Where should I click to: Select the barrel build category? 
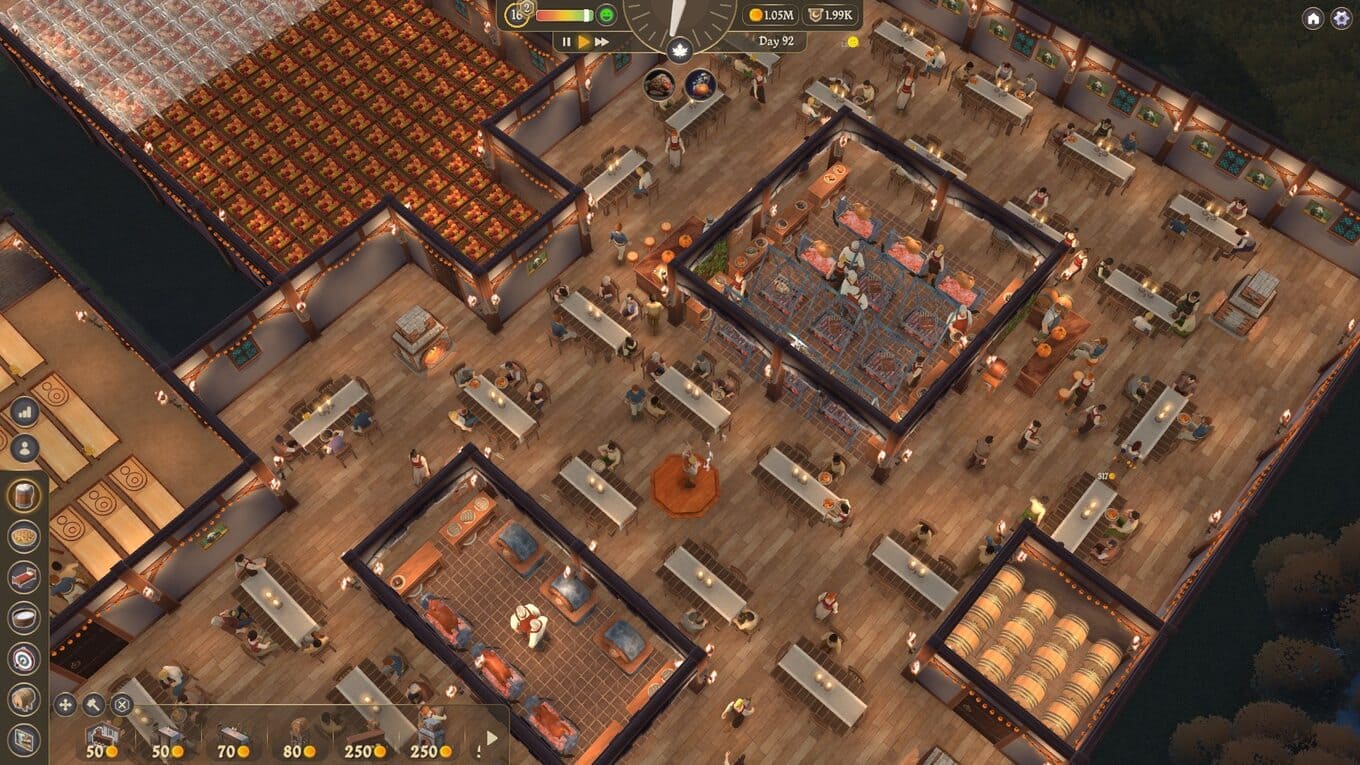click(x=24, y=699)
